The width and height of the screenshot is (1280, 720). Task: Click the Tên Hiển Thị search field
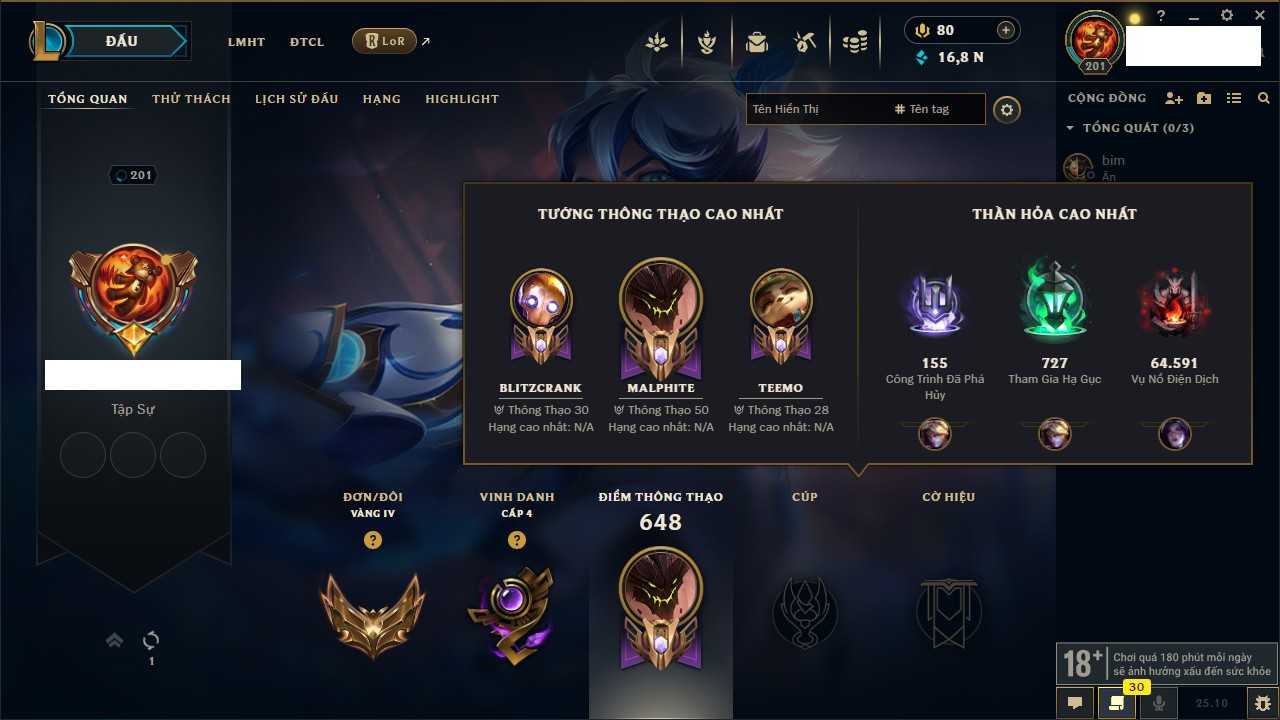pos(815,109)
